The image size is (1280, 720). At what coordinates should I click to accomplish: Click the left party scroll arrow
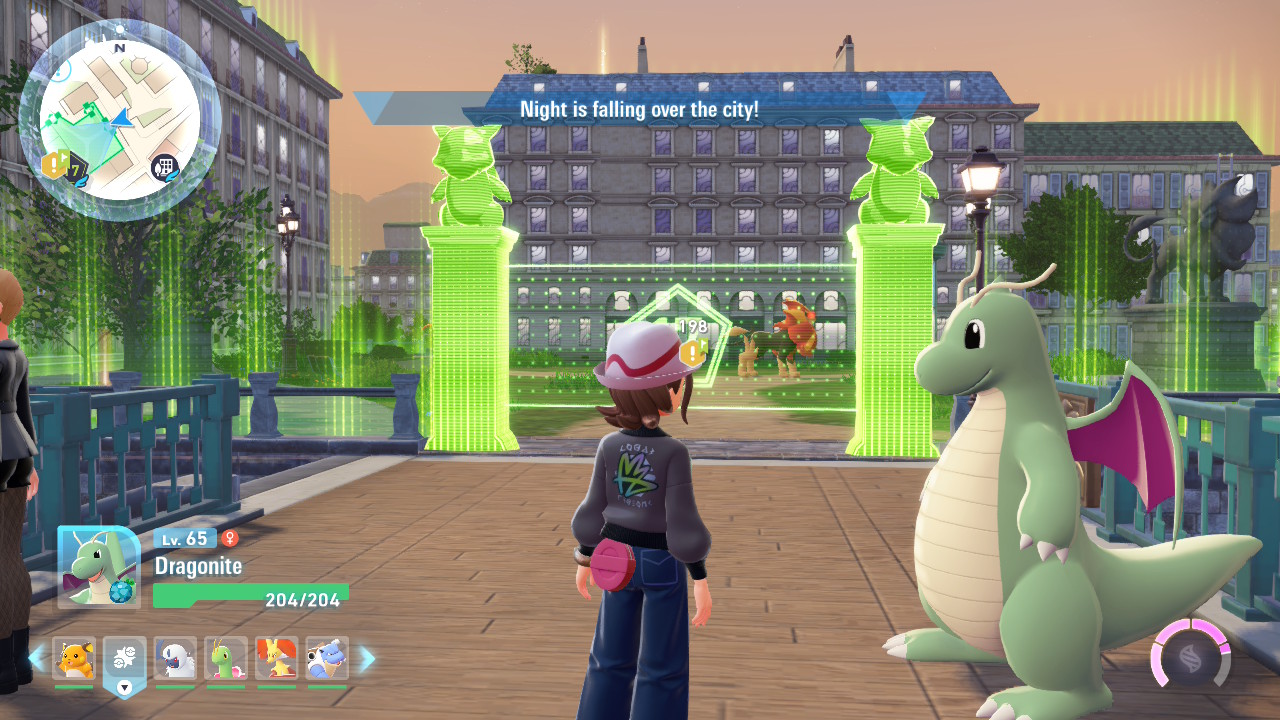pyautogui.click(x=37, y=659)
